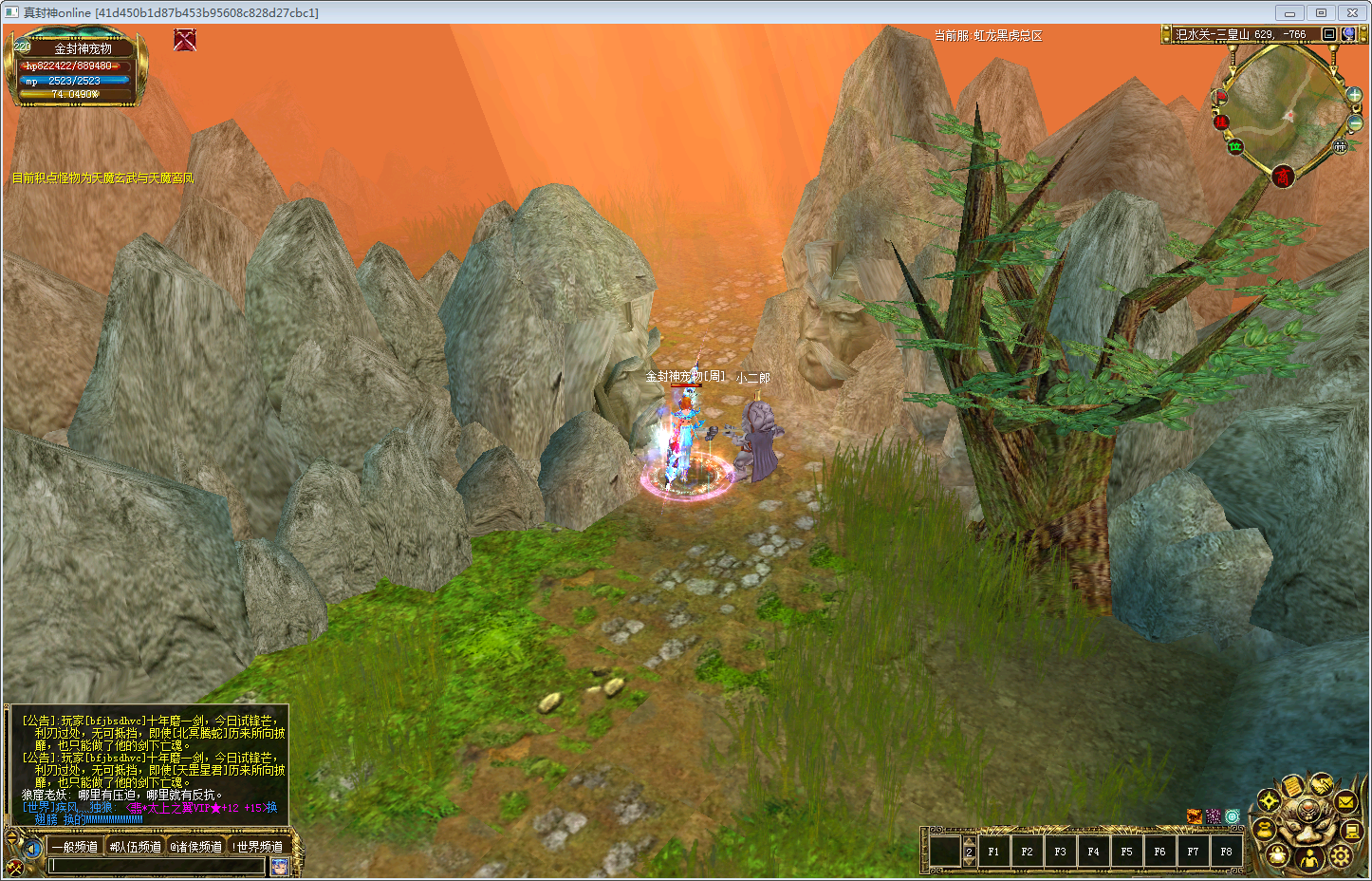The image size is (1372, 881).
Task: Open the emoticon face picker beside chat
Action: 280,865
